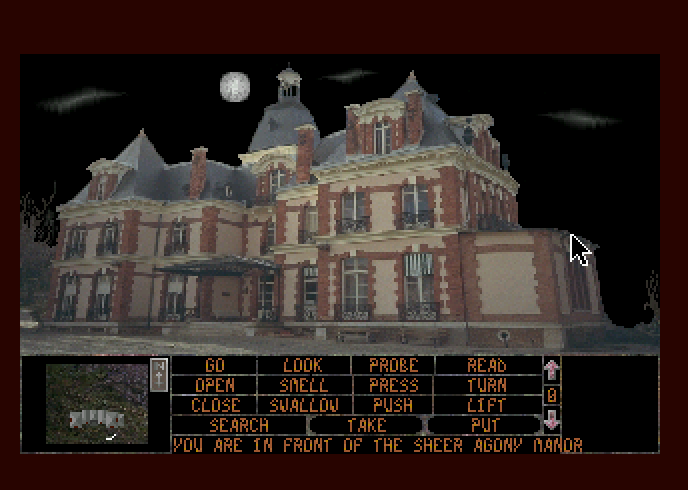
Task: Choose the CLOSE verb
Action: pyautogui.click(x=214, y=405)
